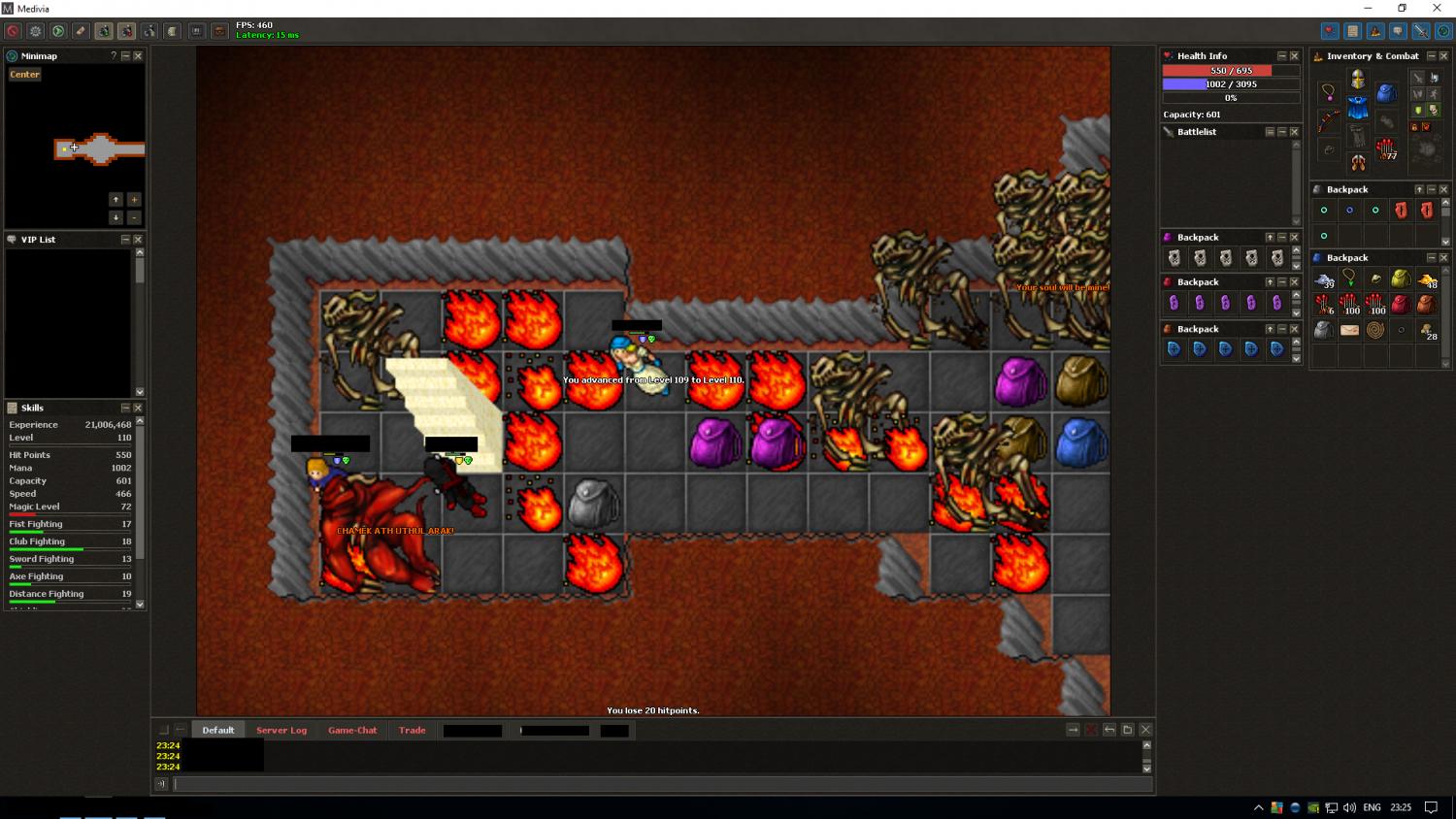The height and width of the screenshot is (819, 1456).
Task: Open the gear settings icon in the top toolbar
Action: 36,31
